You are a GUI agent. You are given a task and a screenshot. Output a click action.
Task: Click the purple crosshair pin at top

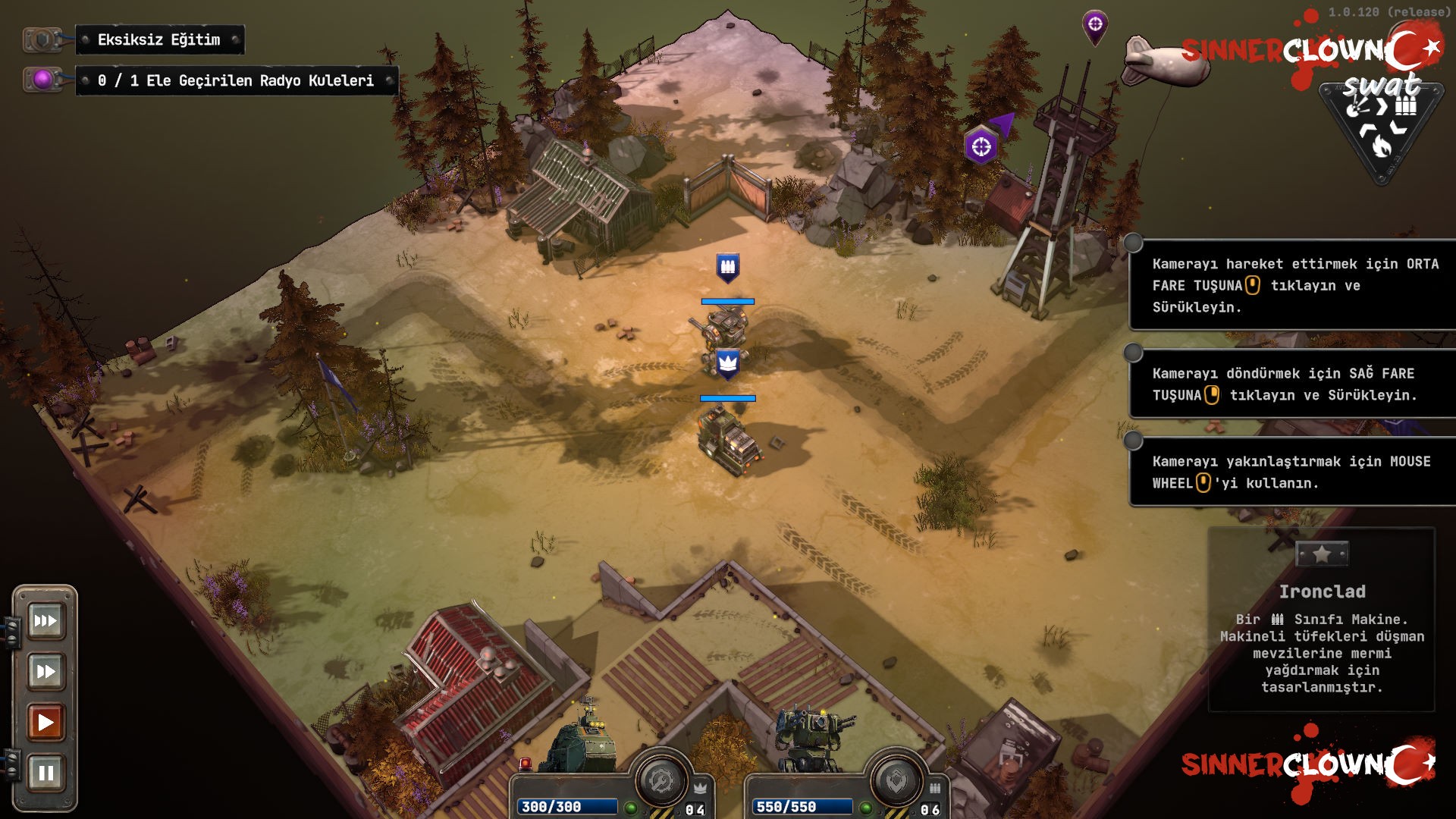(x=1094, y=25)
